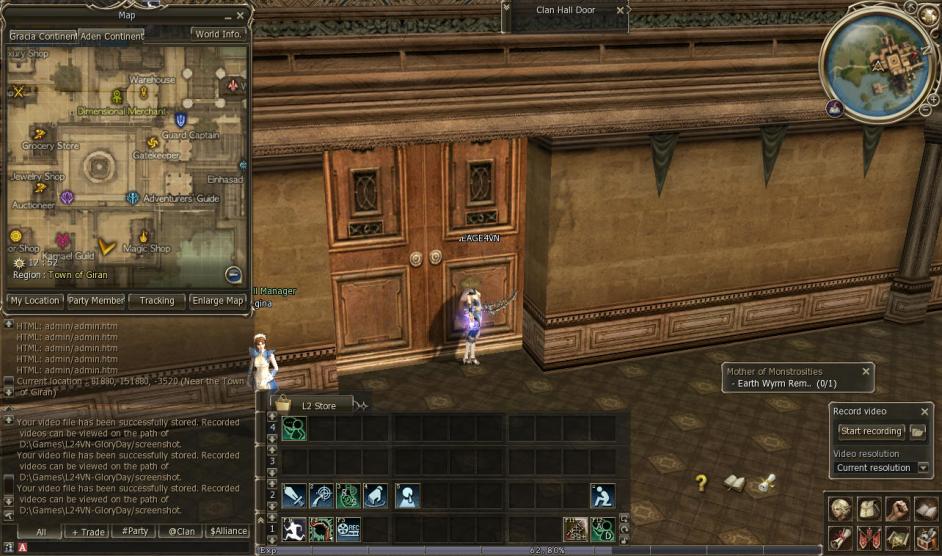The width and height of the screenshot is (942, 556).
Task: Dismiss the Mother of Monstrosities quest tracker
Action: pyautogui.click(x=866, y=371)
